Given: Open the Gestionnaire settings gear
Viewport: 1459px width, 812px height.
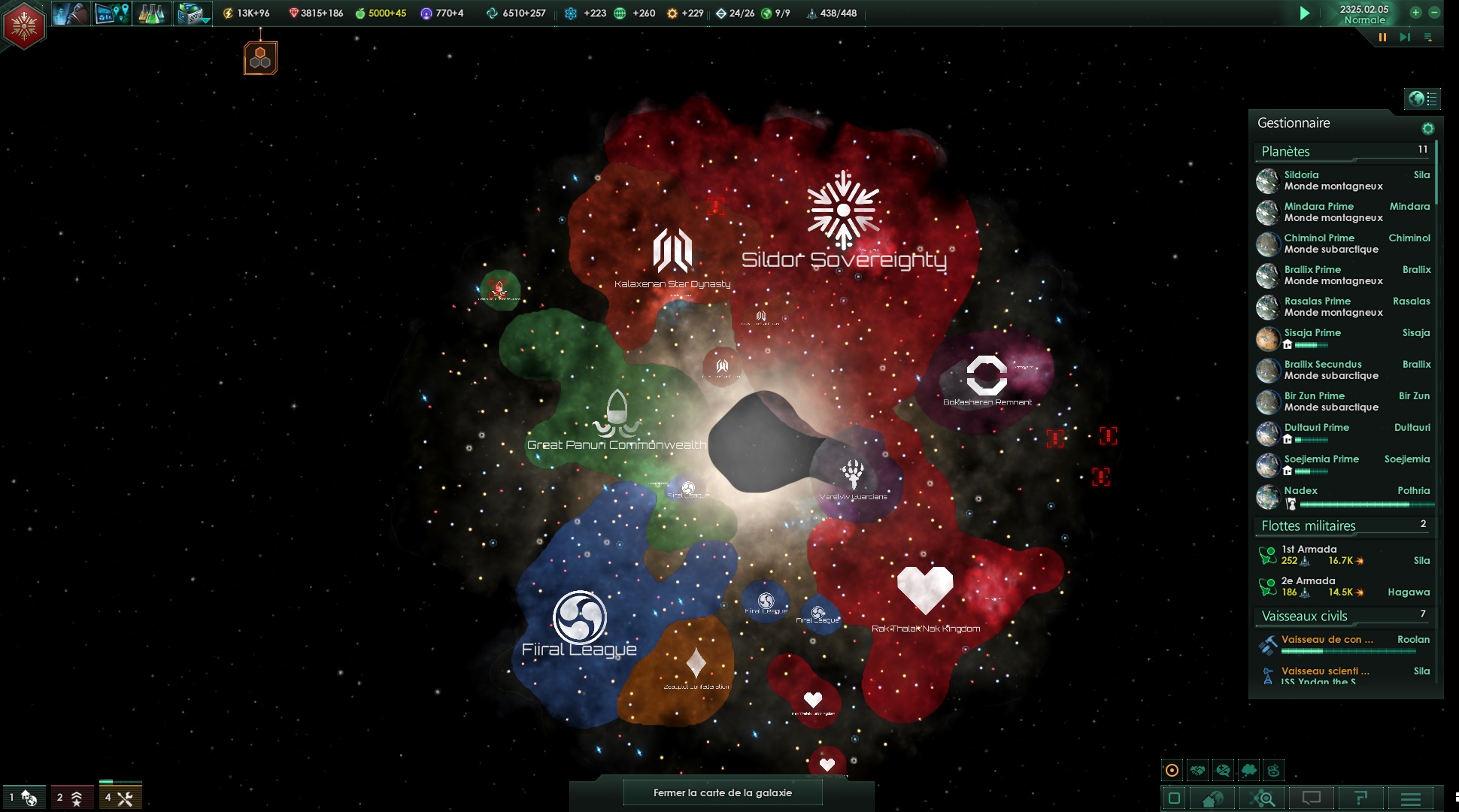Looking at the screenshot, I should click(x=1427, y=128).
